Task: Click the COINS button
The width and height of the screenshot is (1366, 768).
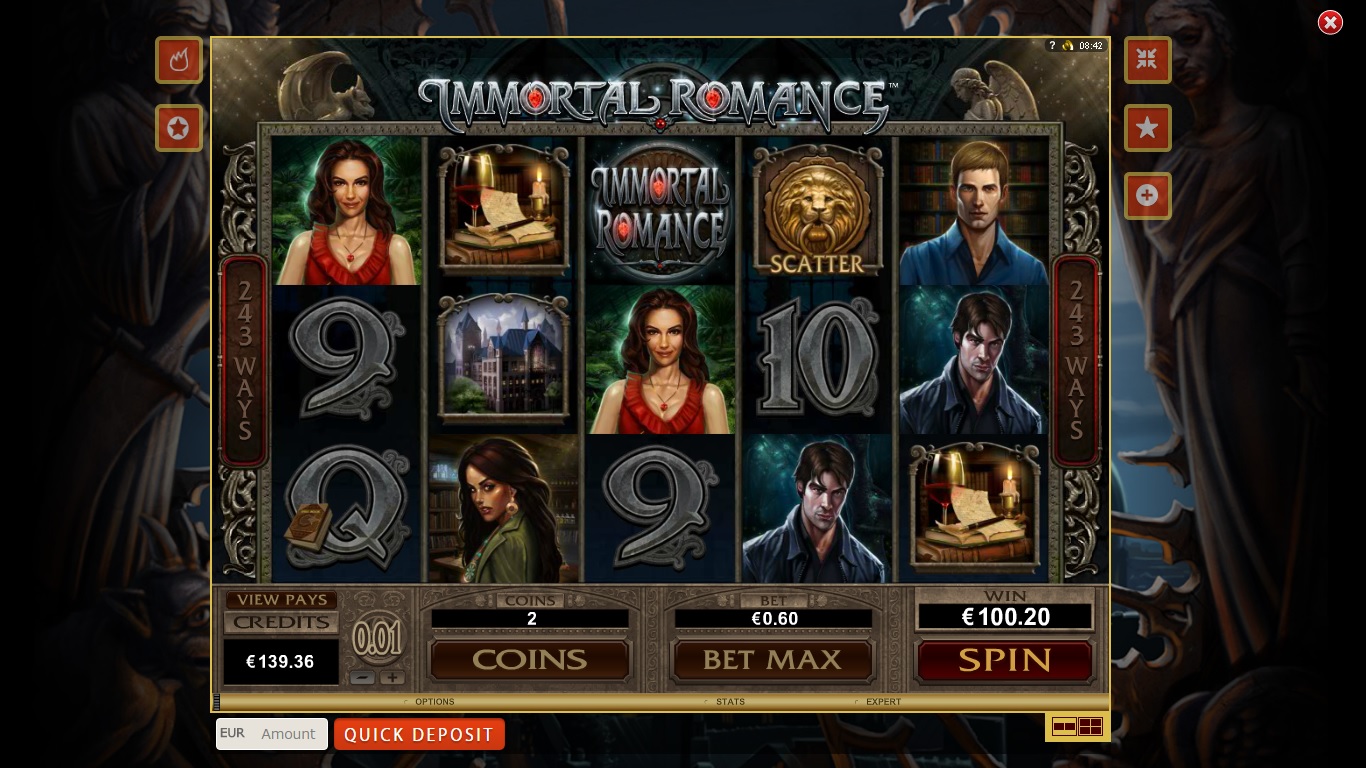Action: (x=529, y=660)
